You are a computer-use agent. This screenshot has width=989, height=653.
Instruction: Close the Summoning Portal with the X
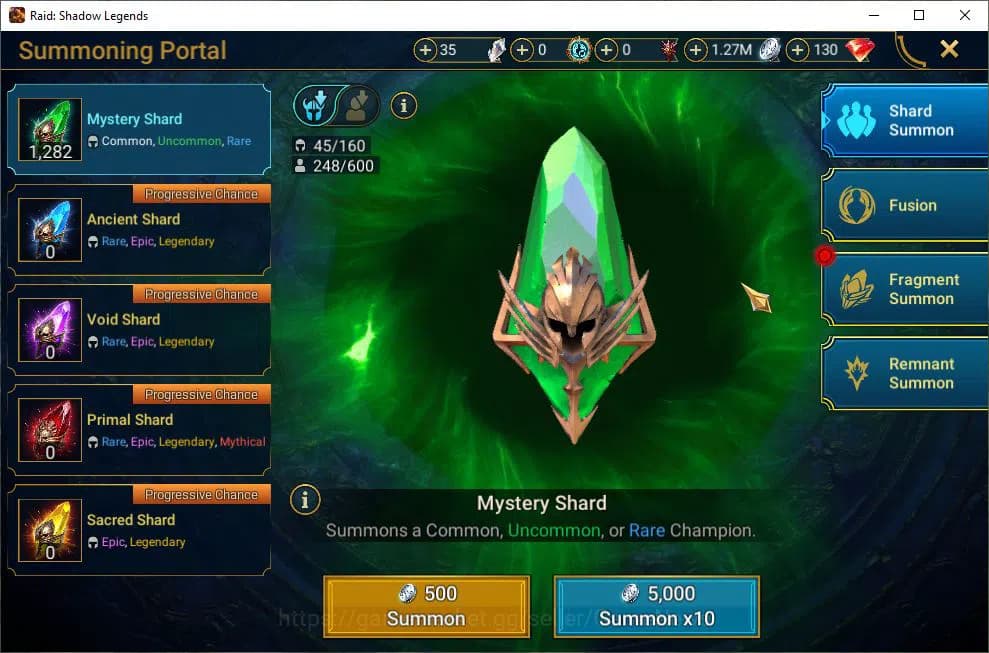click(x=949, y=49)
